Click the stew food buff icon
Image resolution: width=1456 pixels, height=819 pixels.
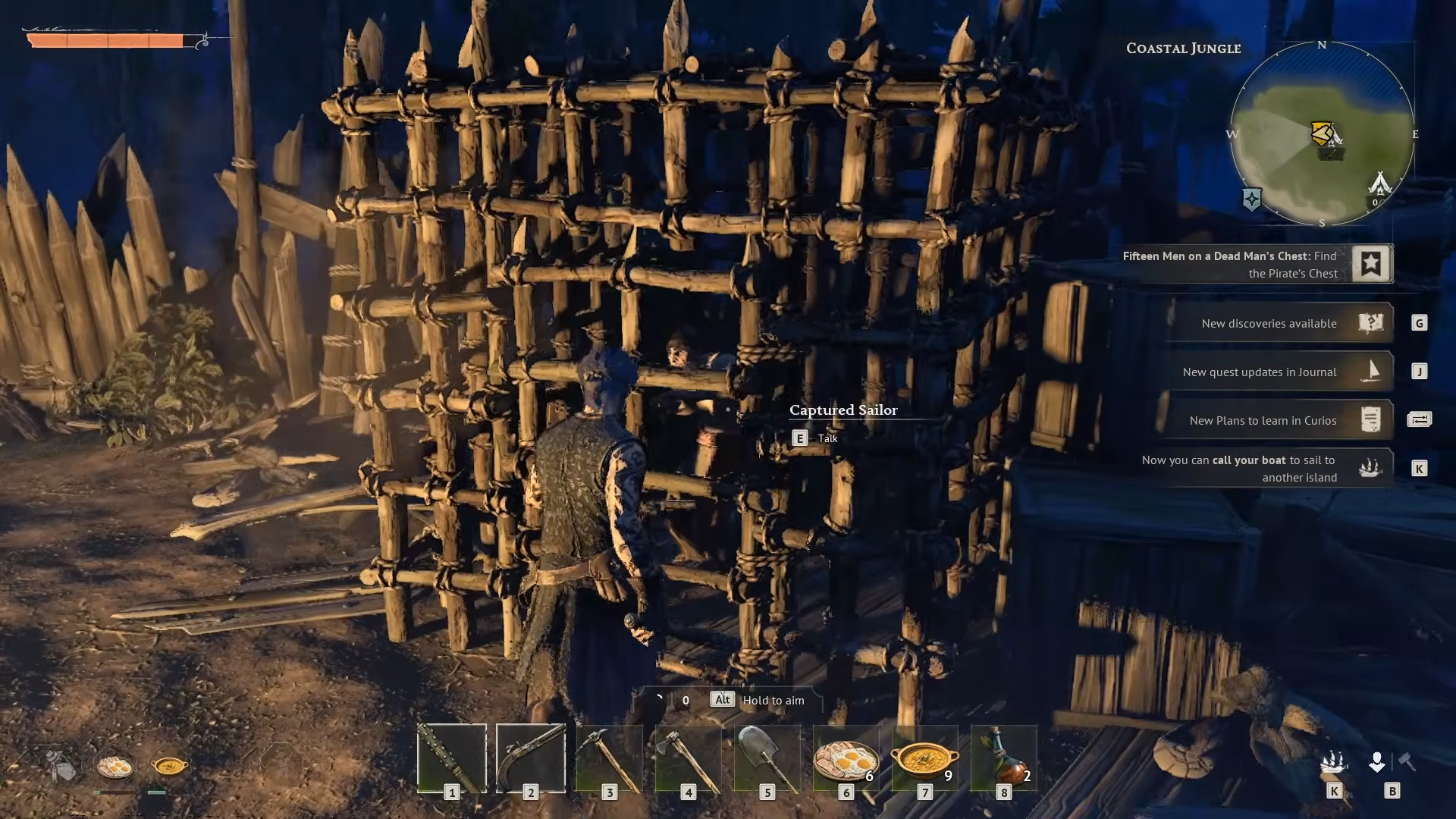[x=169, y=766]
